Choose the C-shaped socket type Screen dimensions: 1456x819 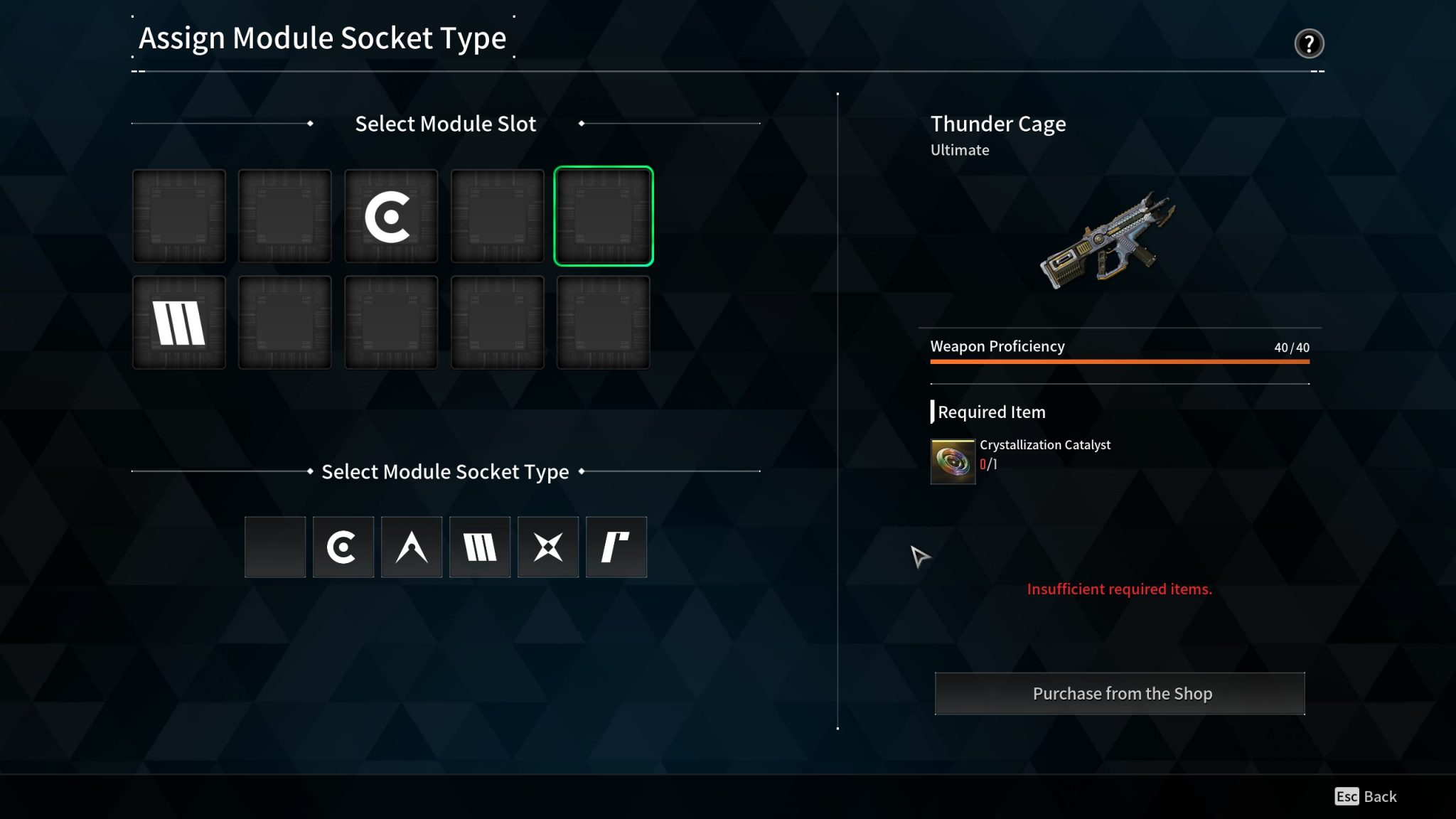tap(343, 547)
